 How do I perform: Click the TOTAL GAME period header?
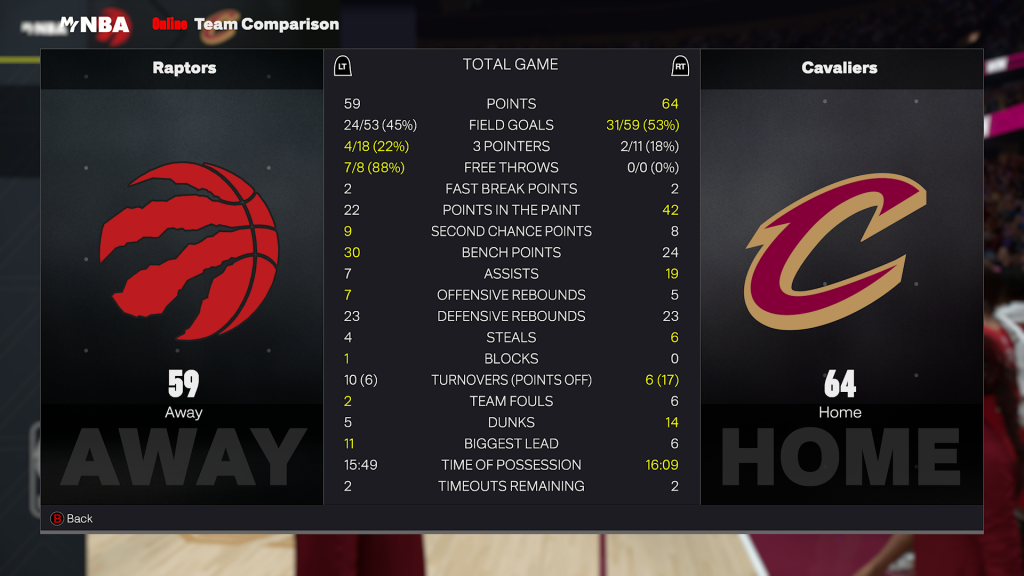[510, 65]
